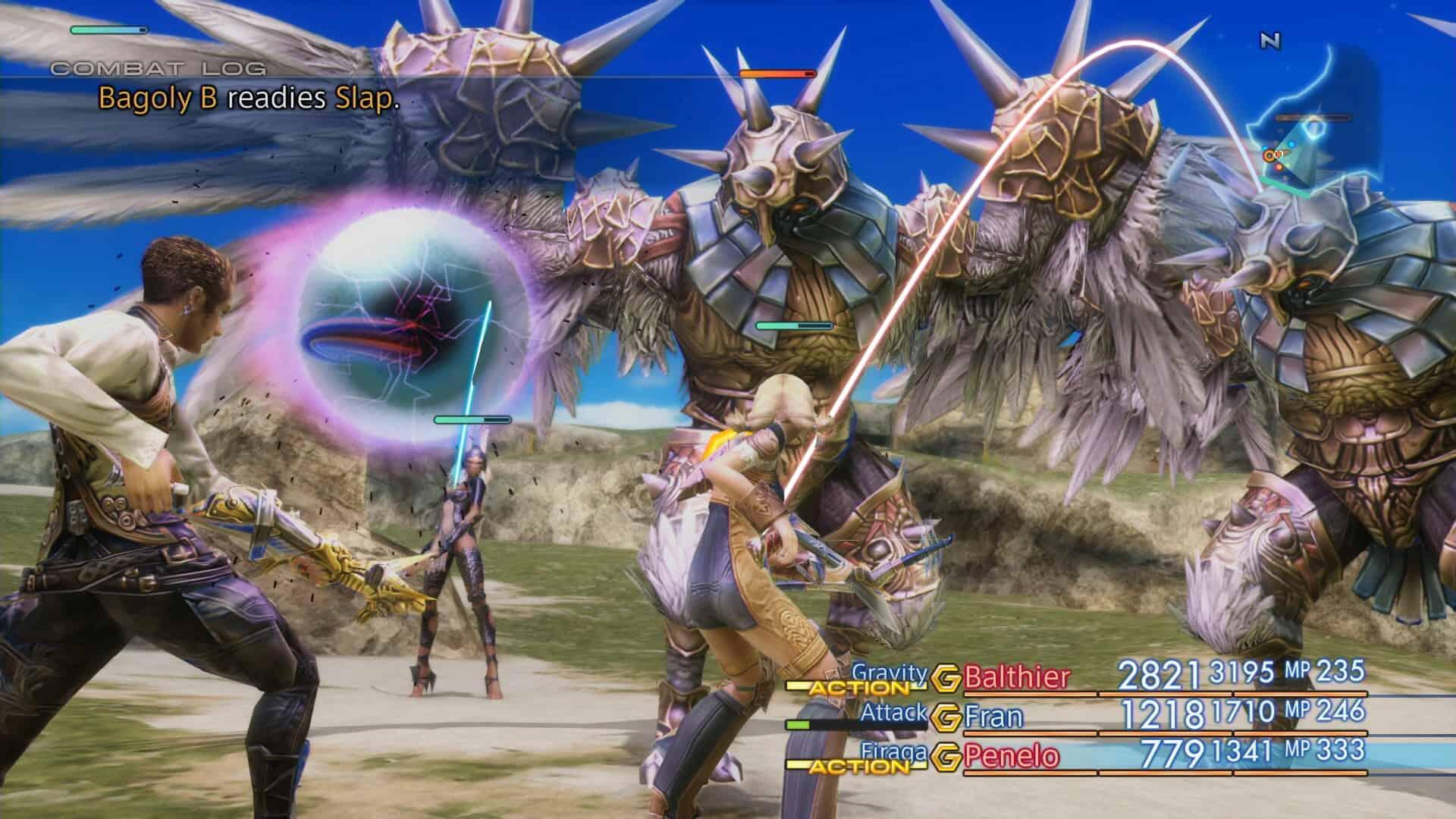Click the yellow ACTION badge next to Balthier

tap(858, 688)
